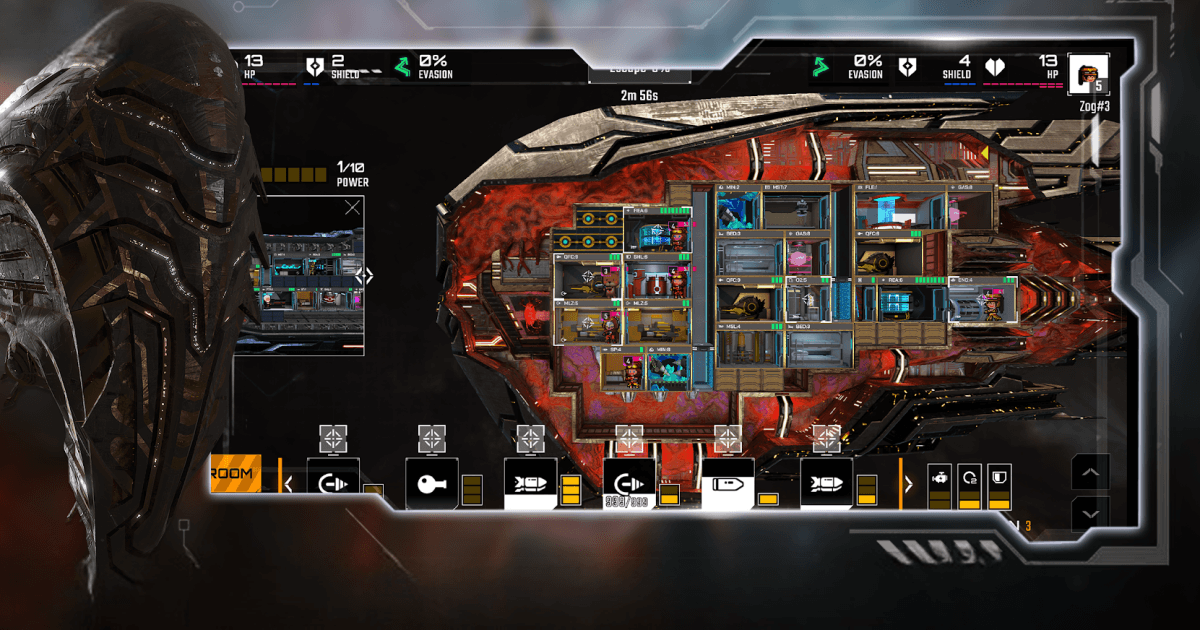Image resolution: width=1200 pixels, height=630 pixels.
Task: Click the down chevron button
Action: pos(1090,513)
